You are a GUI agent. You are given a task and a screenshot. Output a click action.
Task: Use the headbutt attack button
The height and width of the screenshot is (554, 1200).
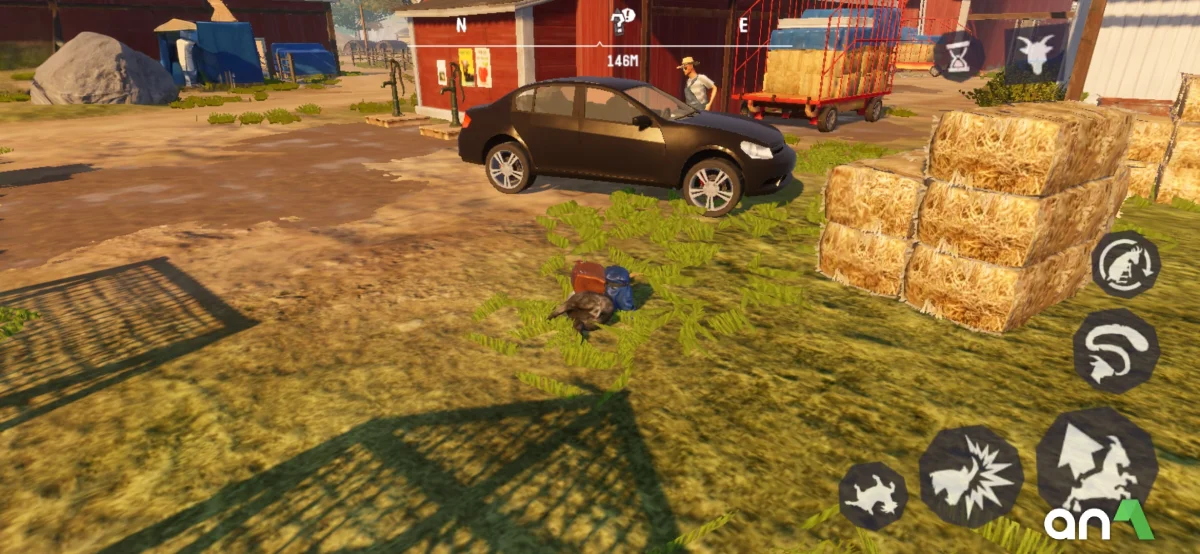(970, 477)
